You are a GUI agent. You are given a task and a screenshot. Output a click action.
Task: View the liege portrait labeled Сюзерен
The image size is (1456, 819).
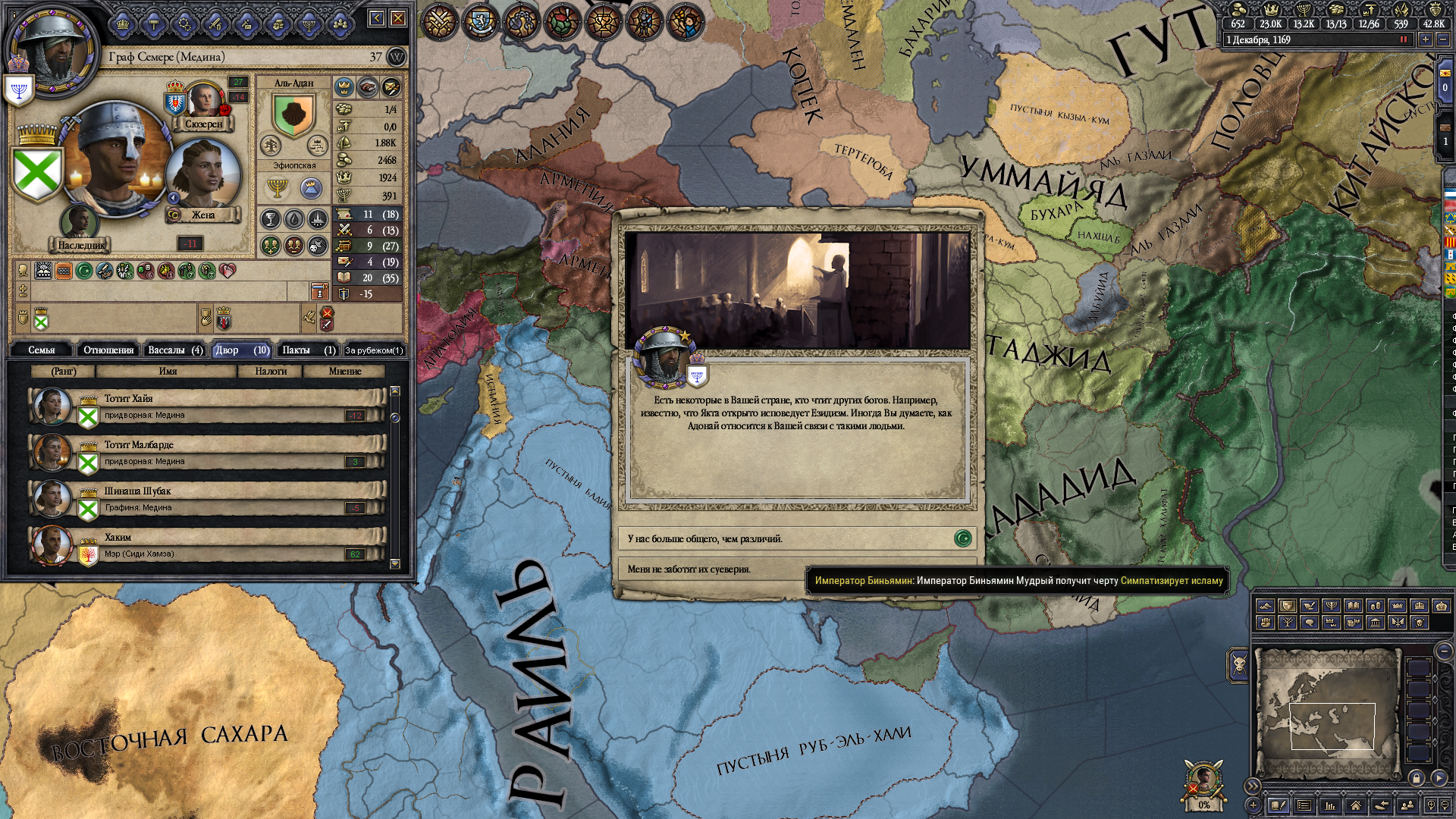pos(204,101)
